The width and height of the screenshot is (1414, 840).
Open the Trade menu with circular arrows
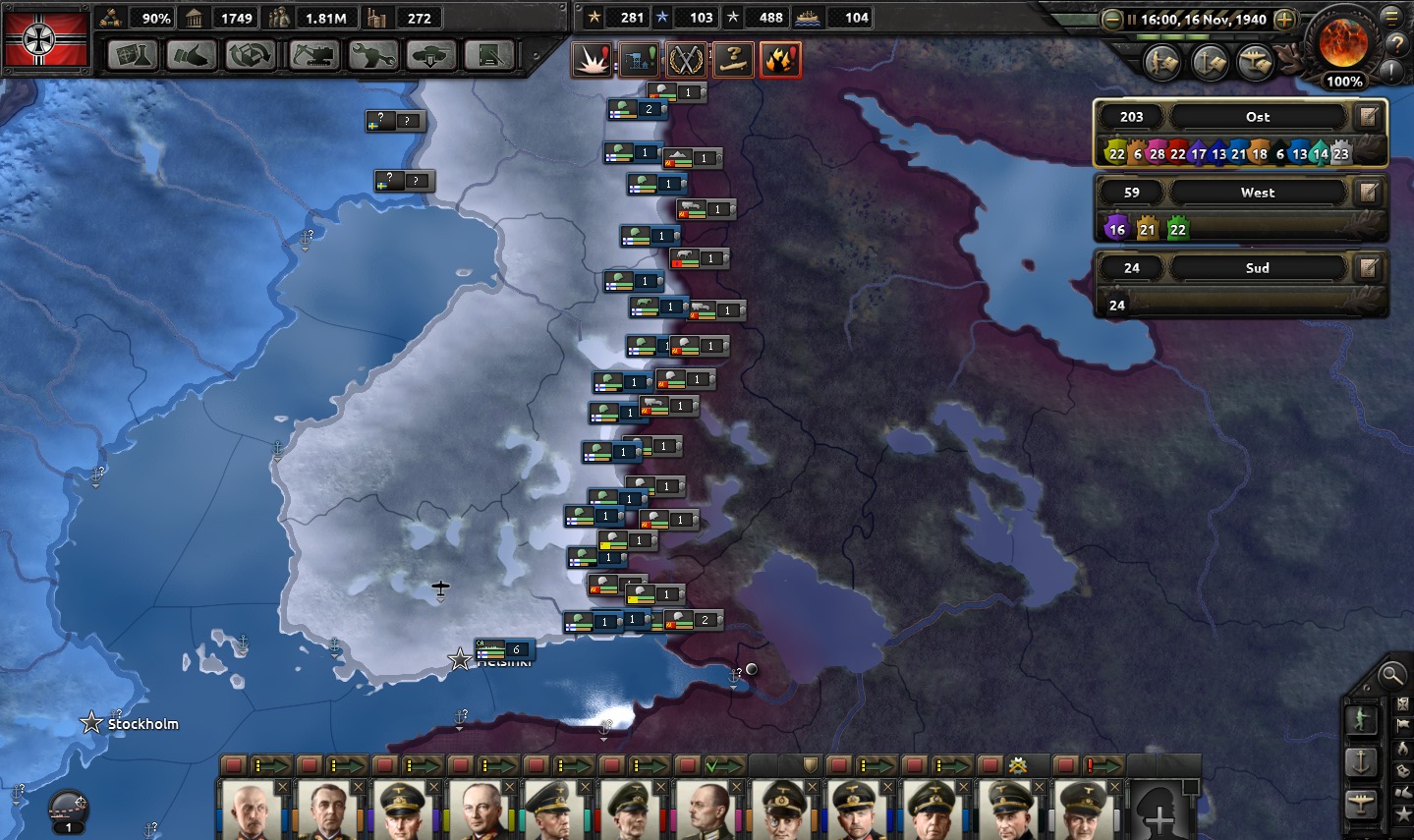251,55
